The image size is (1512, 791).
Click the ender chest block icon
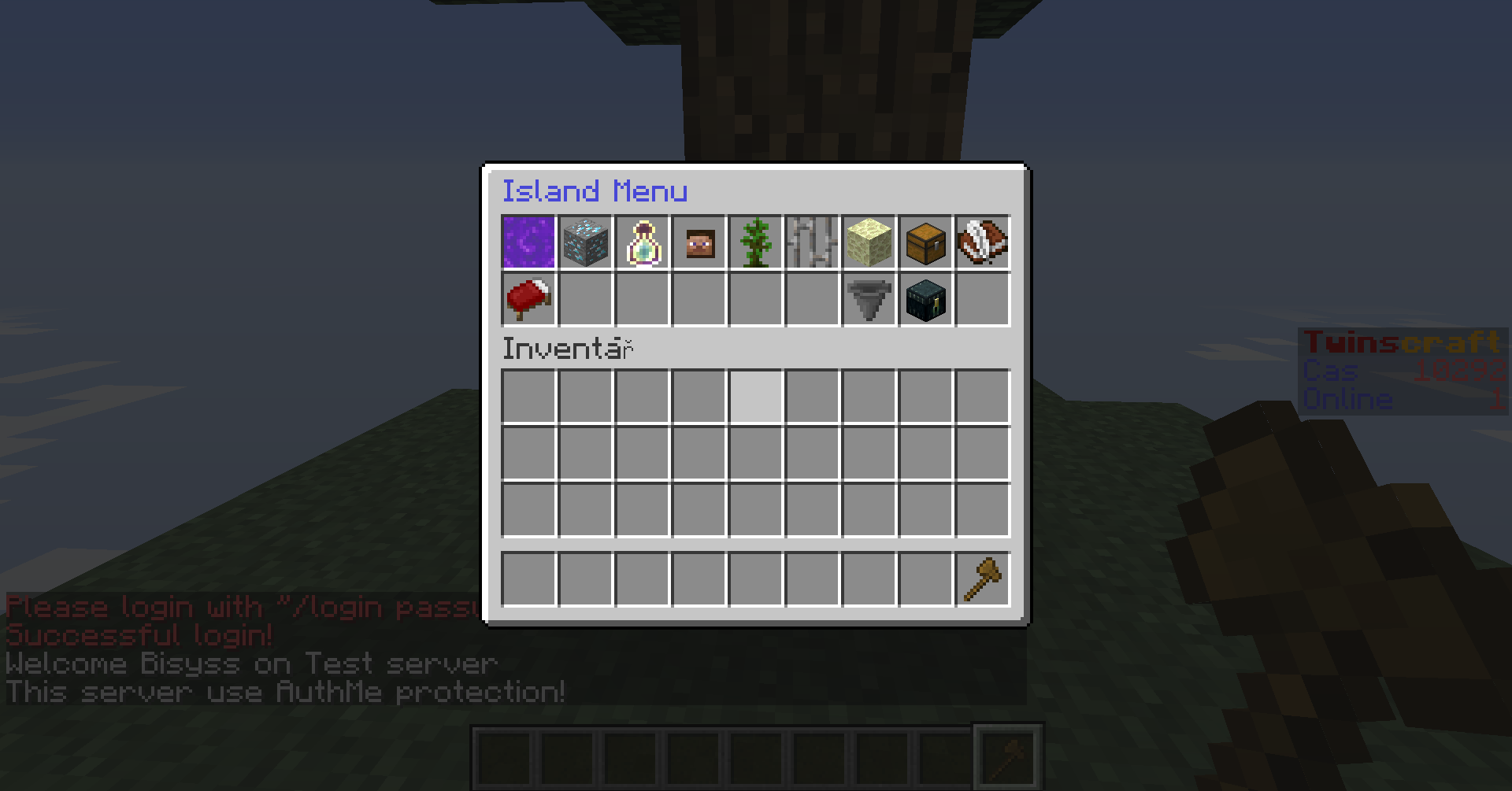[925, 299]
